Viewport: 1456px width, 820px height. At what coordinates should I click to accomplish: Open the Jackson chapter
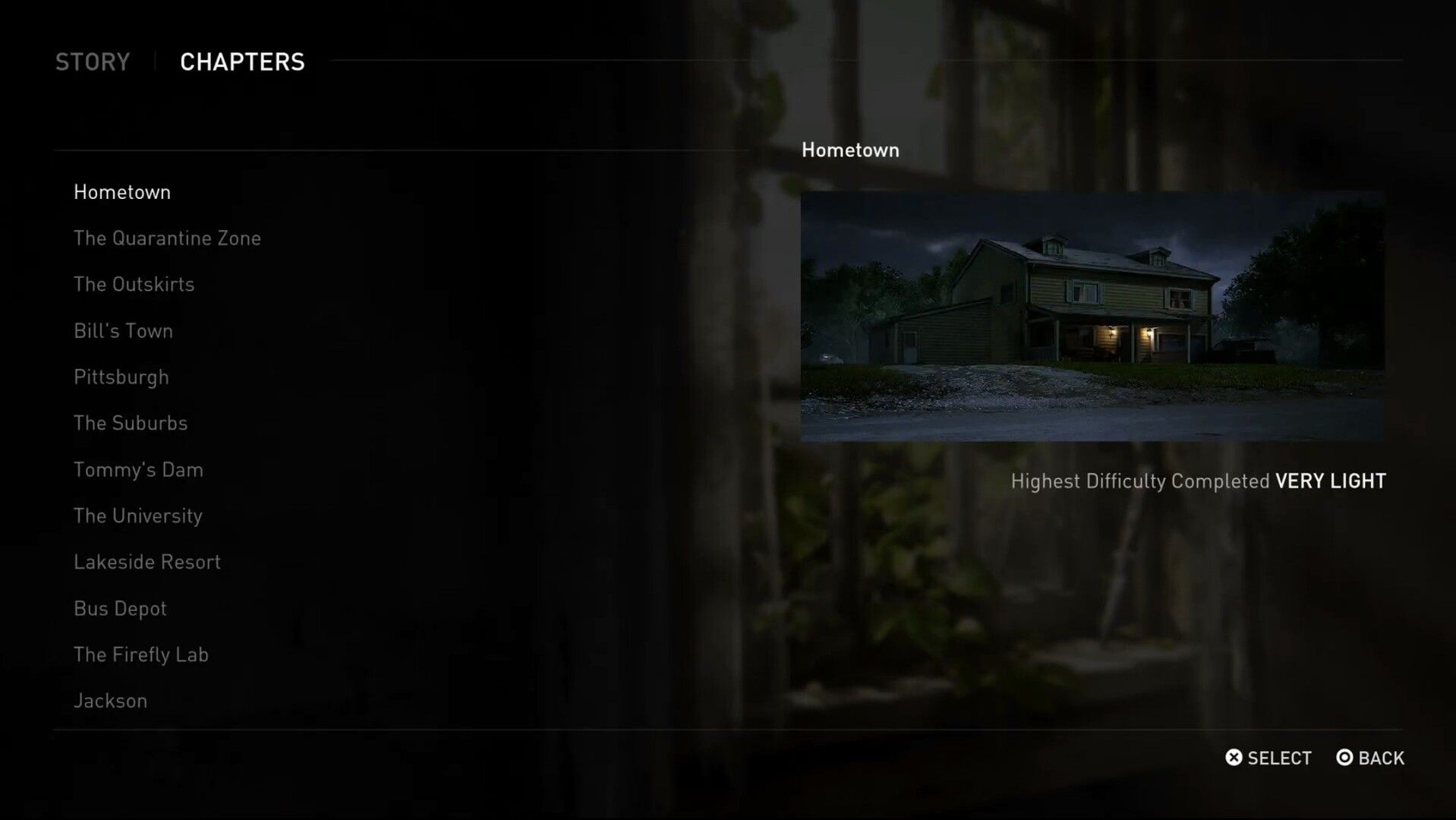click(x=110, y=701)
